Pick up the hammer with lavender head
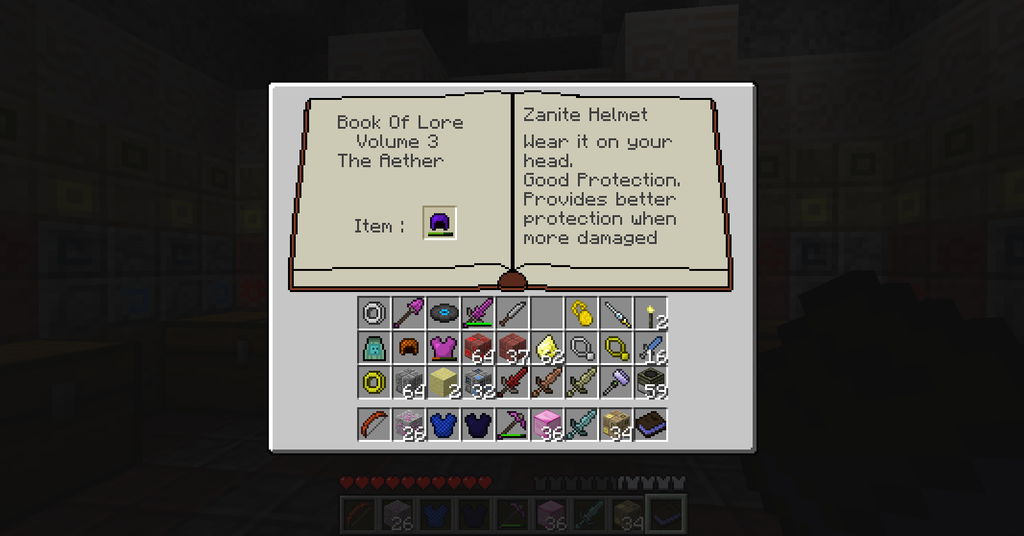The width and height of the screenshot is (1024, 536). coord(616,382)
